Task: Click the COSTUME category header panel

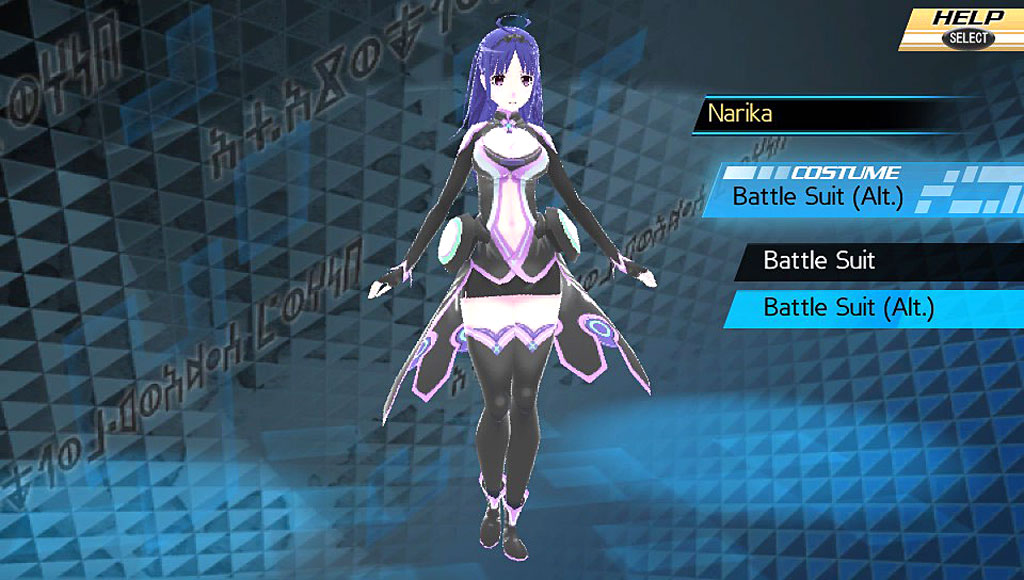Action: 845,189
